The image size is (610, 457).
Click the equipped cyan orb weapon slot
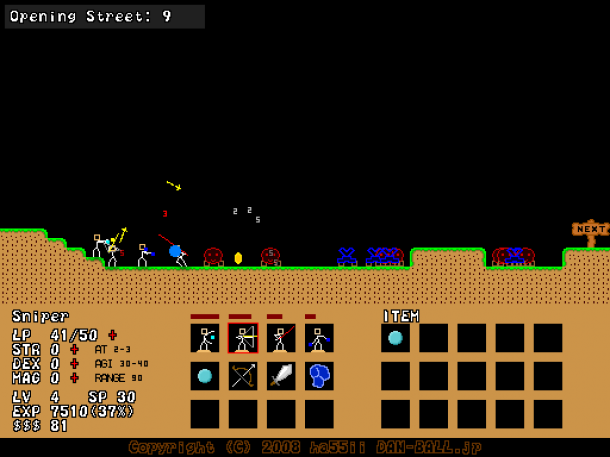pyautogui.click(x=205, y=376)
